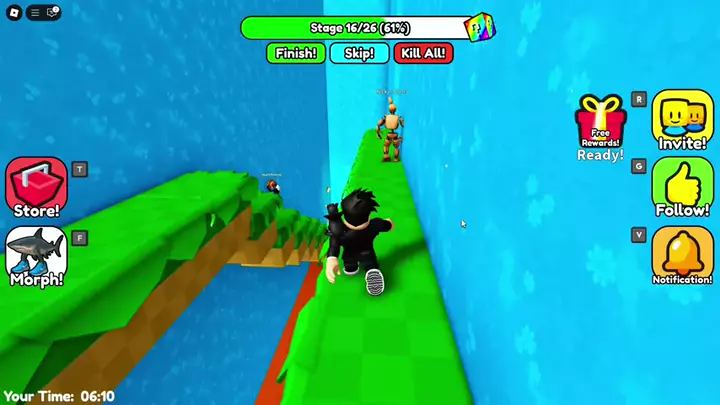Open the Roblox logo menu

[x=11, y=12]
